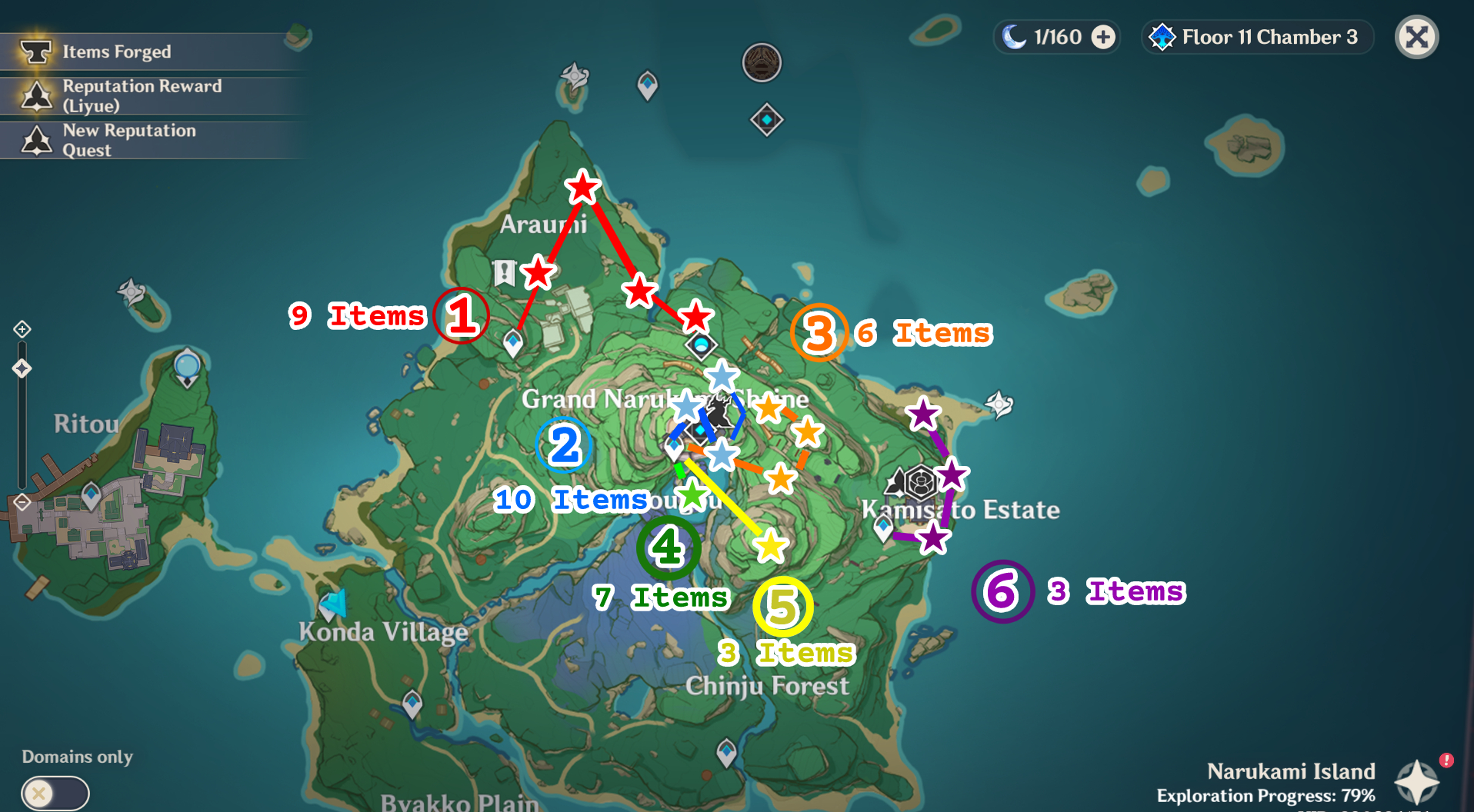The height and width of the screenshot is (812, 1474).
Task: Click the plus button next to 1/160
Action: [x=1104, y=36]
